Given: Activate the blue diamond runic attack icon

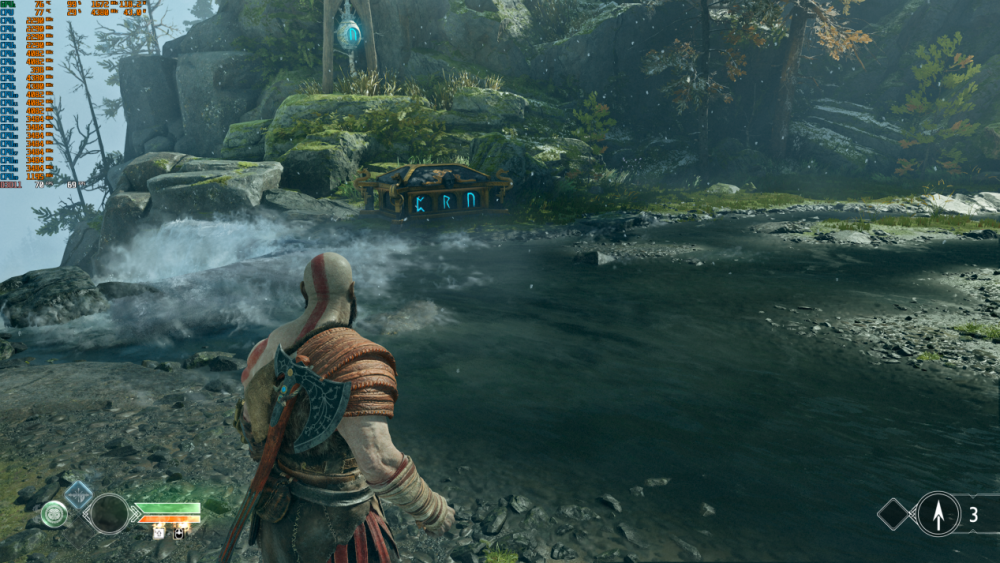Looking at the screenshot, I should pyautogui.click(x=78, y=494).
